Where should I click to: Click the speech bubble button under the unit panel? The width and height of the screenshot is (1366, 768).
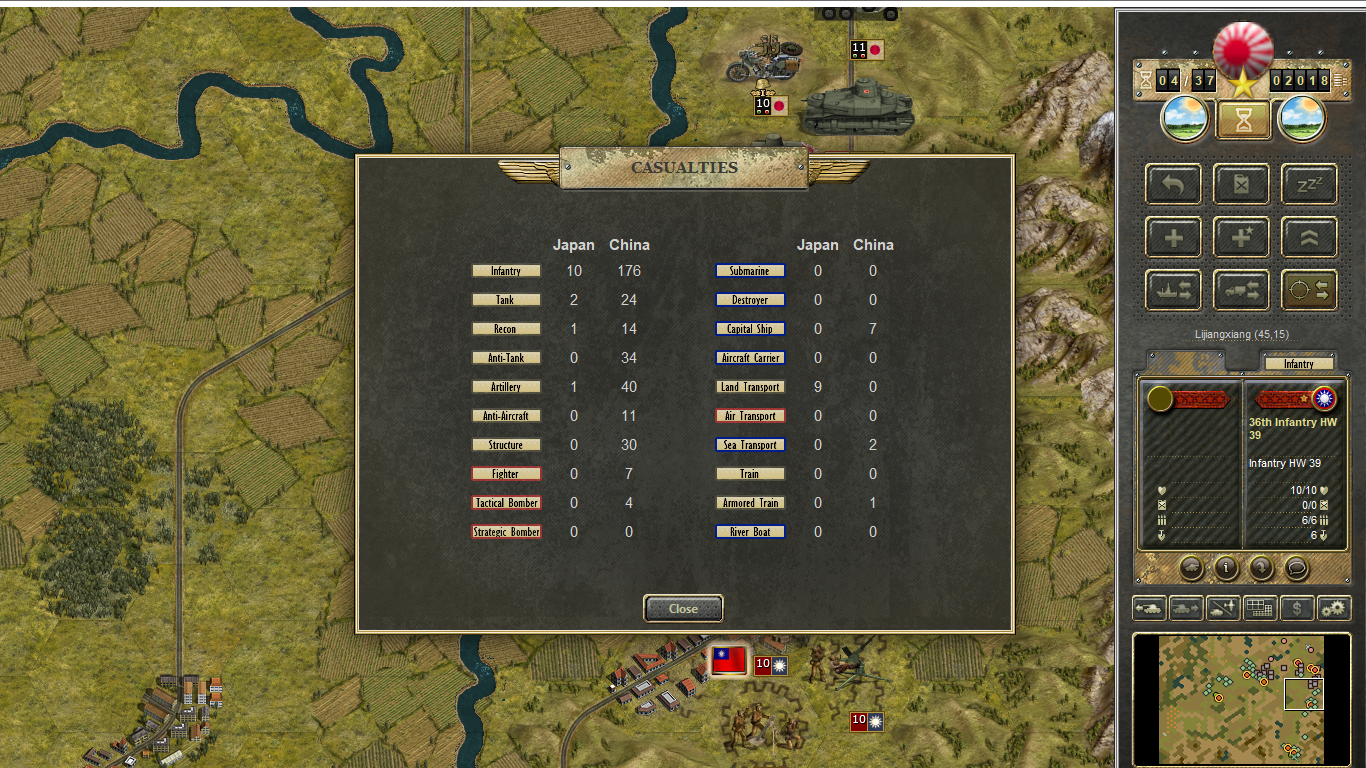tap(1296, 568)
